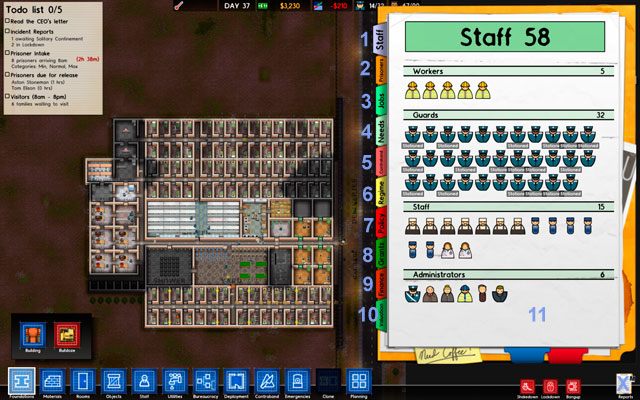Open the Emergencies menu

pyautogui.click(x=297, y=381)
